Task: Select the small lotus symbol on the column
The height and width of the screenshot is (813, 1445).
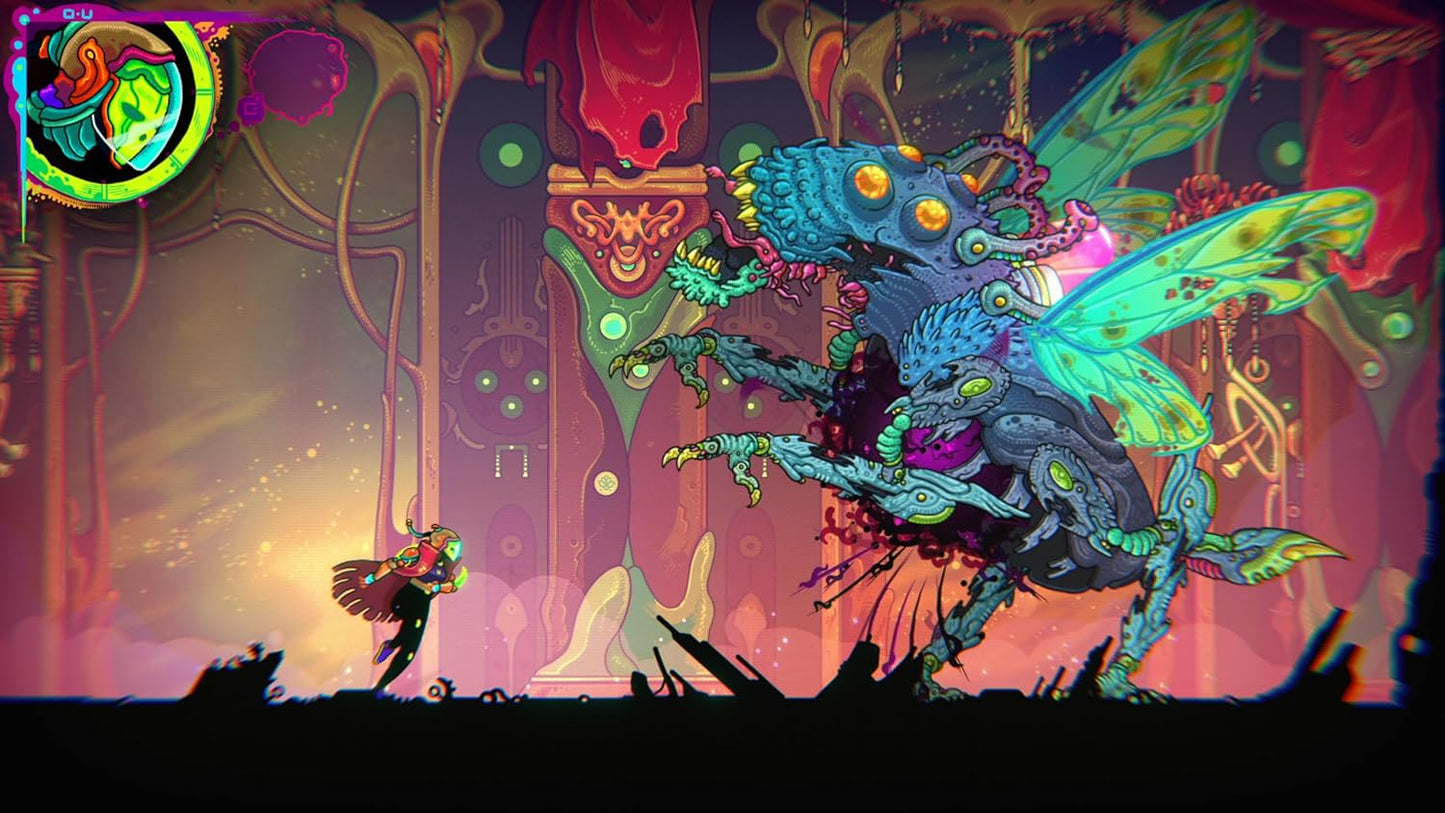Action: click(607, 481)
